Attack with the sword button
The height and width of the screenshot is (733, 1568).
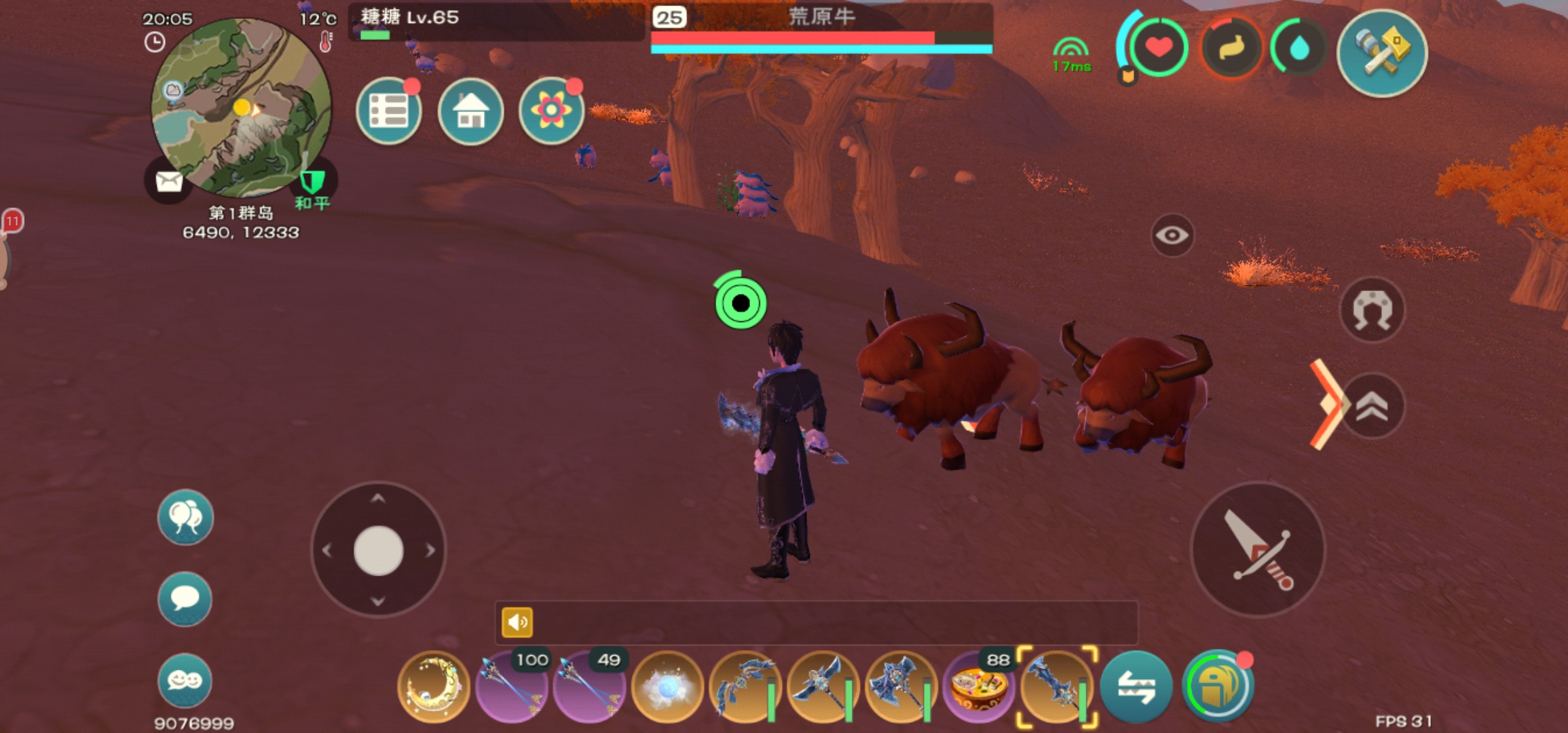pyautogui.click(x=1258, y=549)
